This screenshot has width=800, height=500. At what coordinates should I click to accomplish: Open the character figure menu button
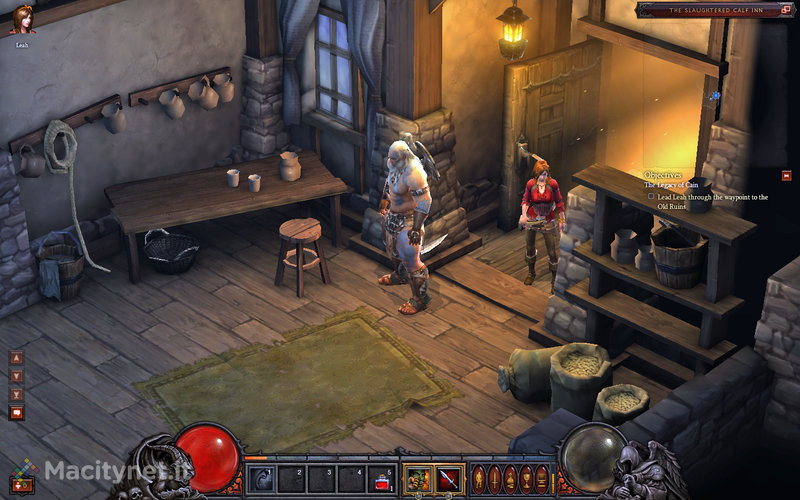click(478, 478)
